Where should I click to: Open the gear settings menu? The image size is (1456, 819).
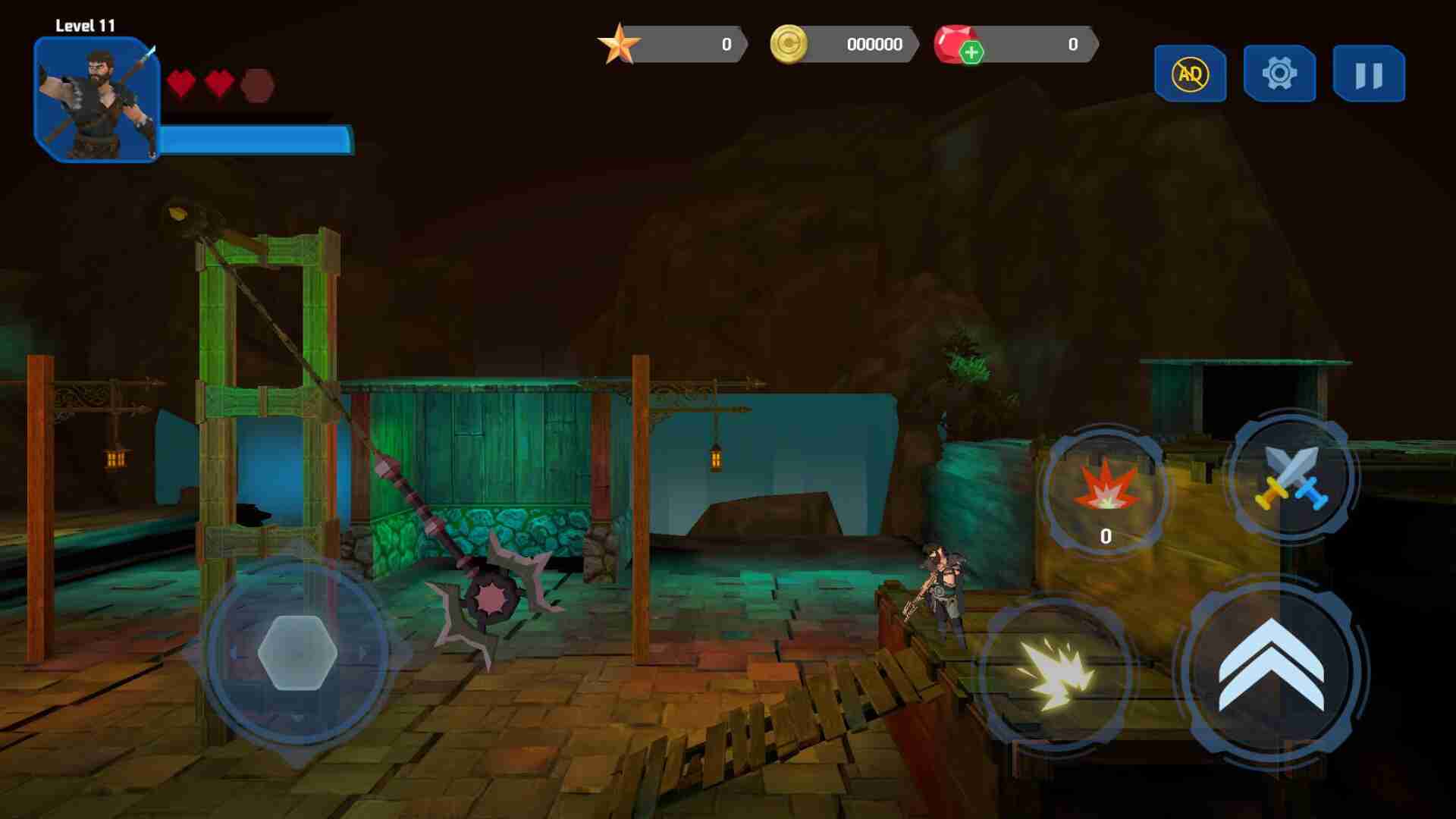(1279, 74)
